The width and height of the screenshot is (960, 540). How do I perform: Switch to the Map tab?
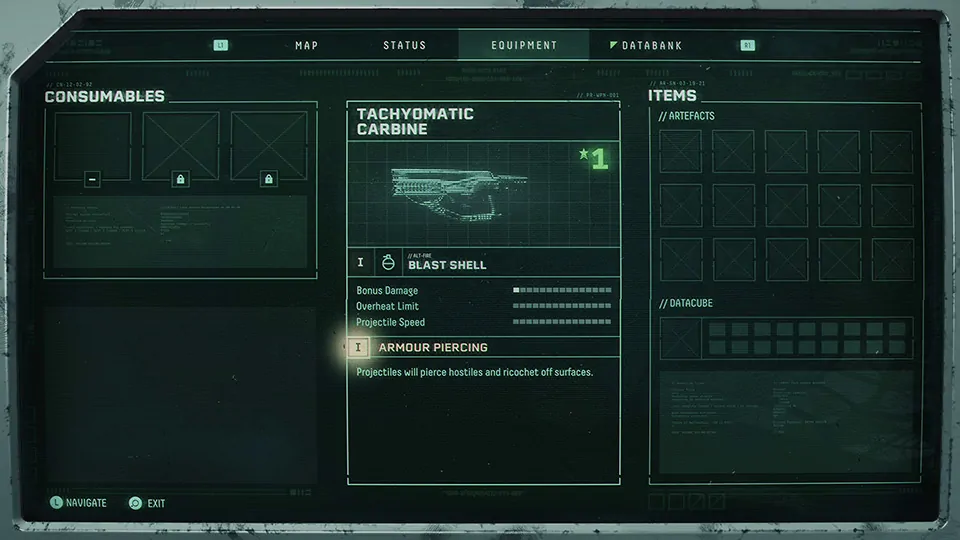(306, 46)
